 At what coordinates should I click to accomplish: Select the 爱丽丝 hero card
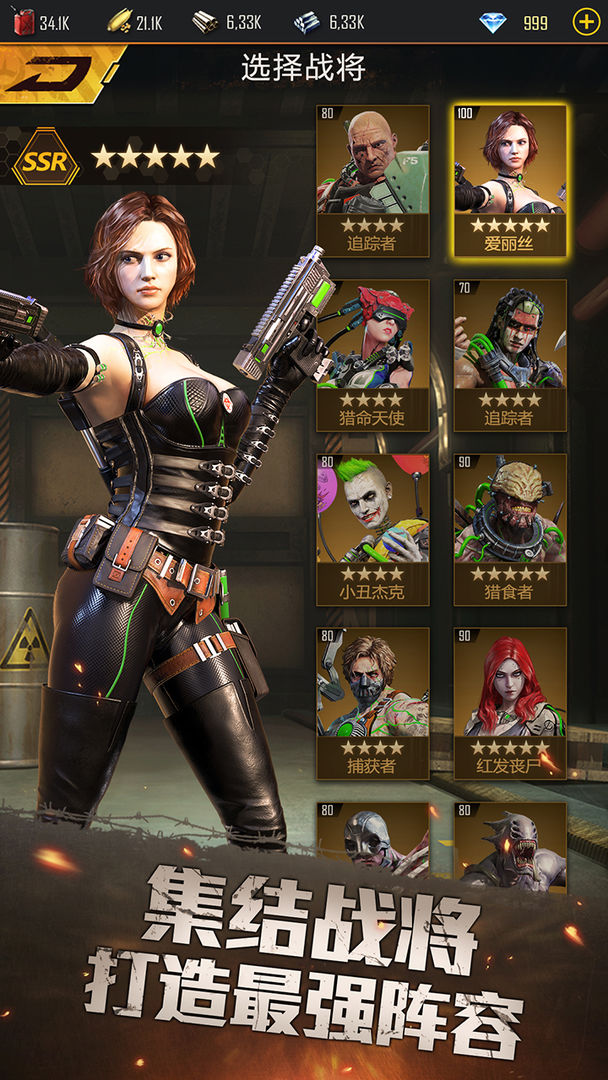pyautogui.click(x=510, y=180)
